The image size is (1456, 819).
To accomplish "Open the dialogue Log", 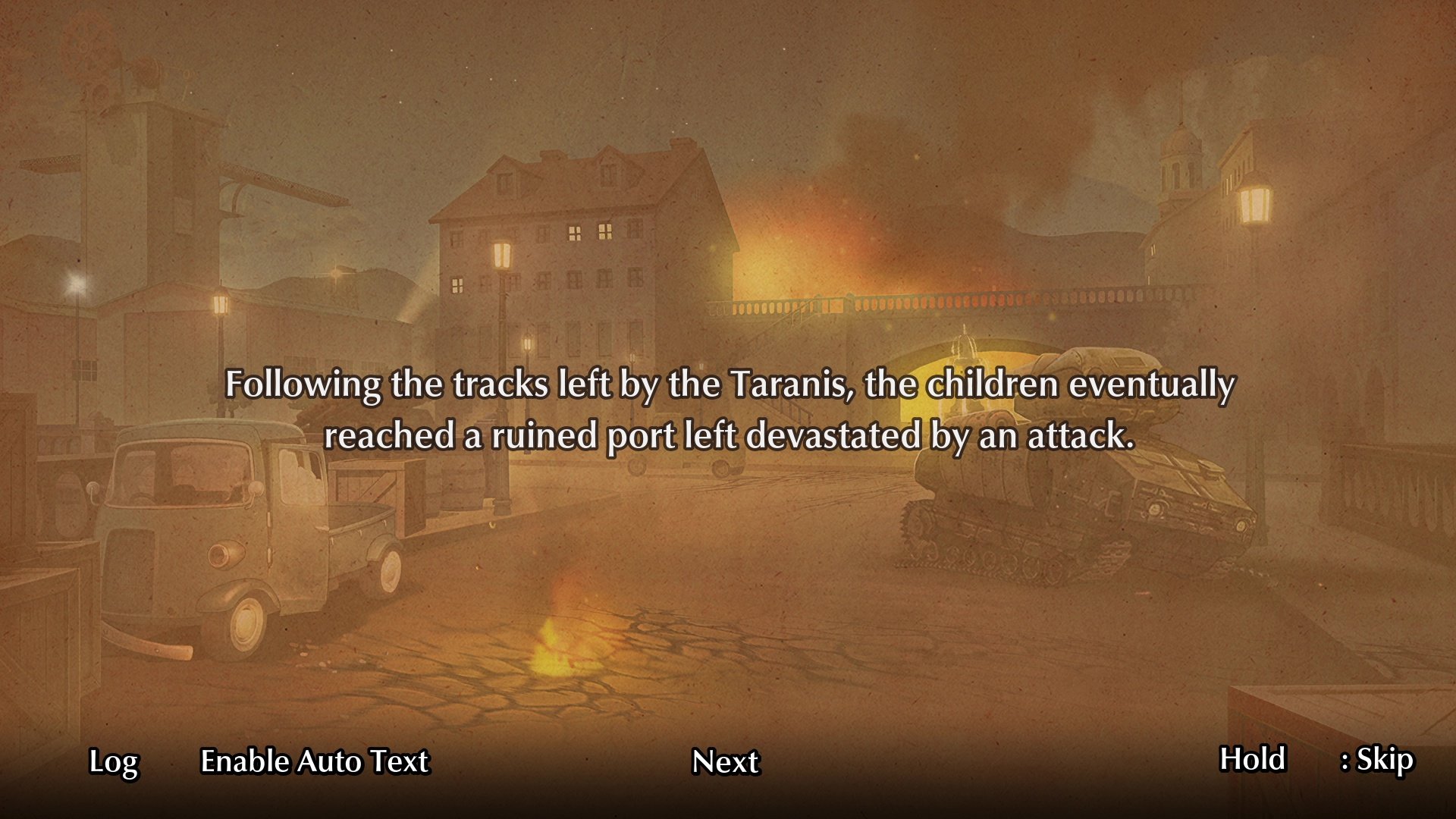I will coord(113,761).
